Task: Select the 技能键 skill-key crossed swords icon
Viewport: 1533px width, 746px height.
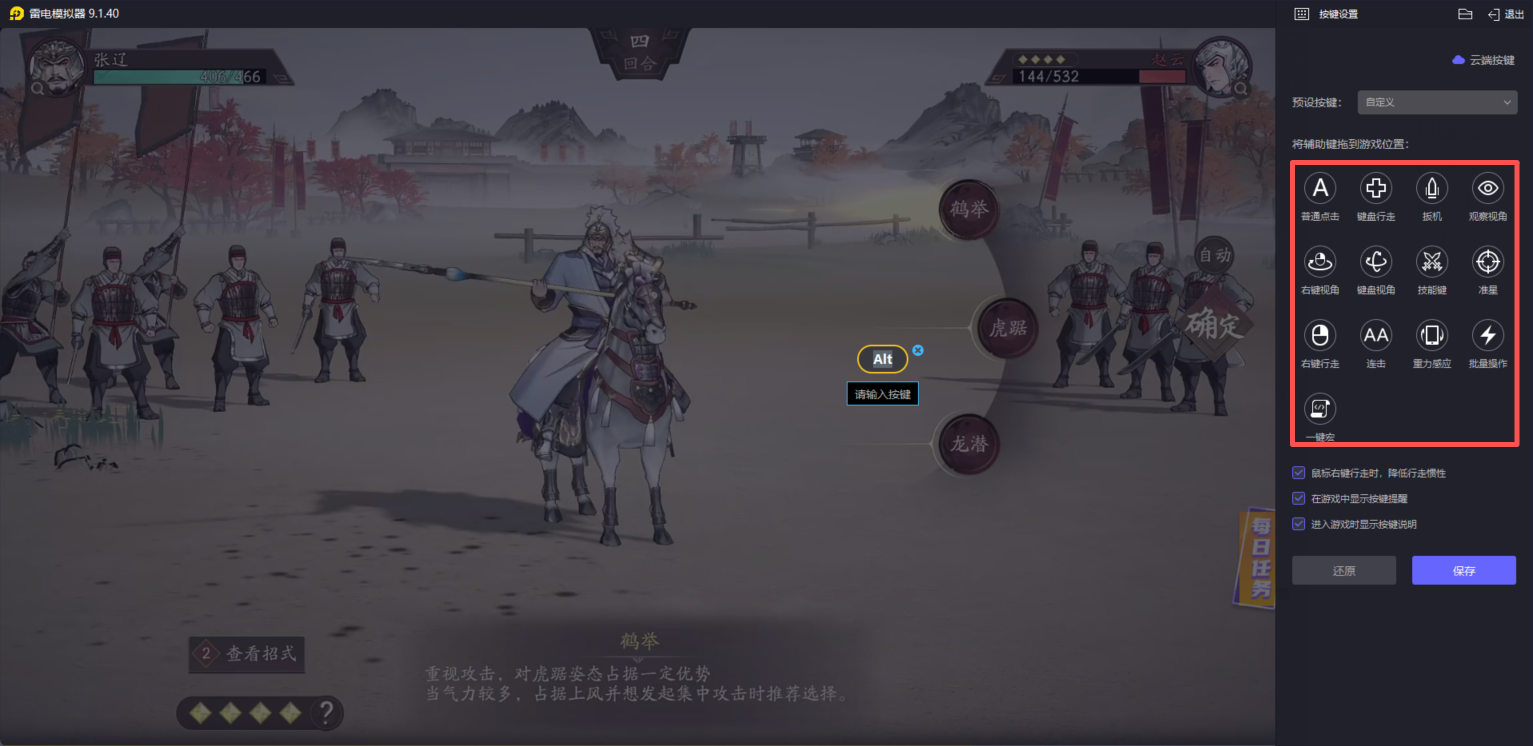Action: [1432, 261]
